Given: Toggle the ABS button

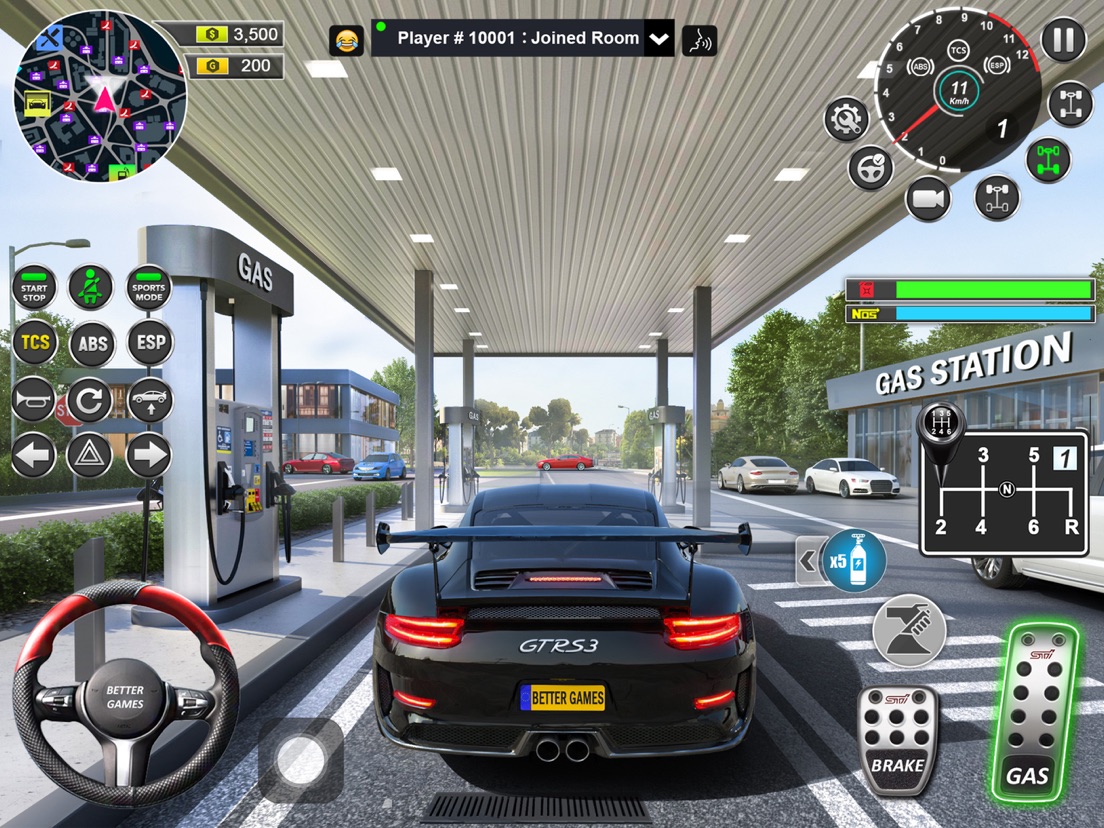Looking at the screenshot, I should [92, 344].
